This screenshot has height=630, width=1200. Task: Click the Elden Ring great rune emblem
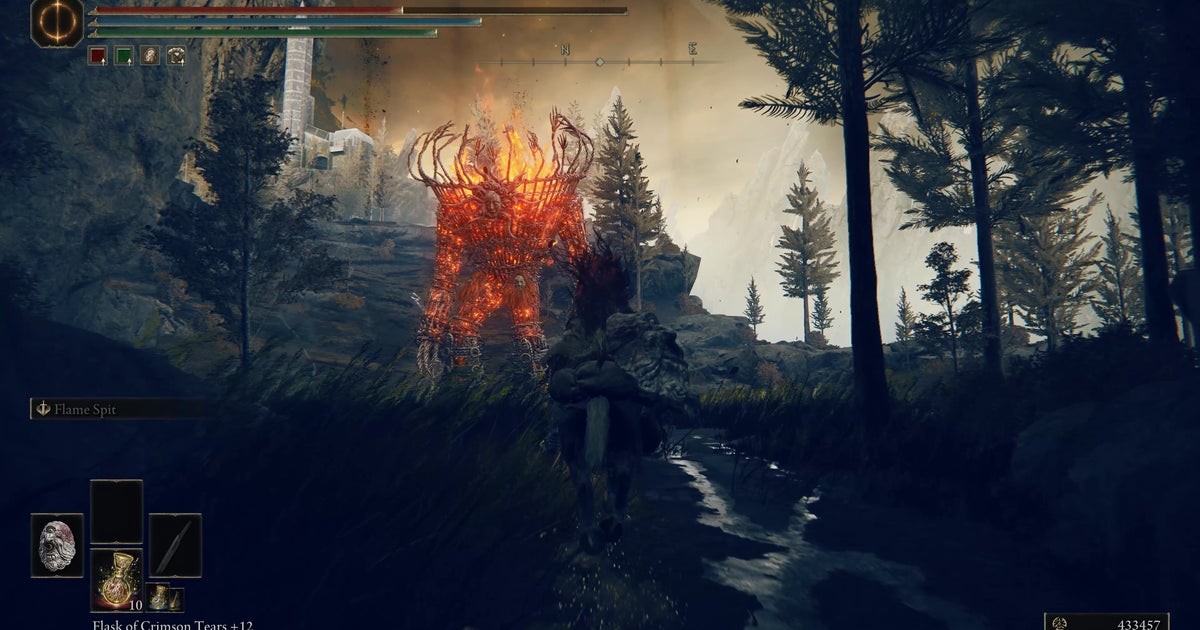point(57,22)
